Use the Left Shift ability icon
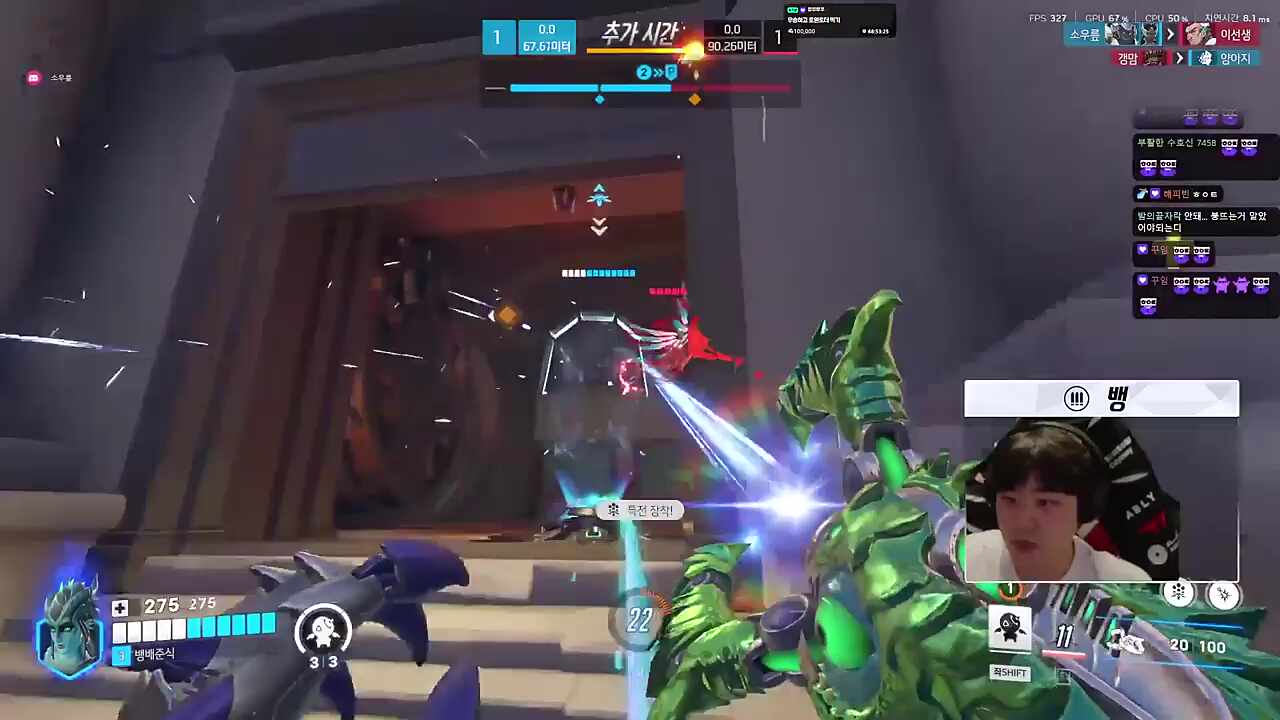This screenshot has width=1280, height=720. pyautogui.click(x=1010, y=630)
